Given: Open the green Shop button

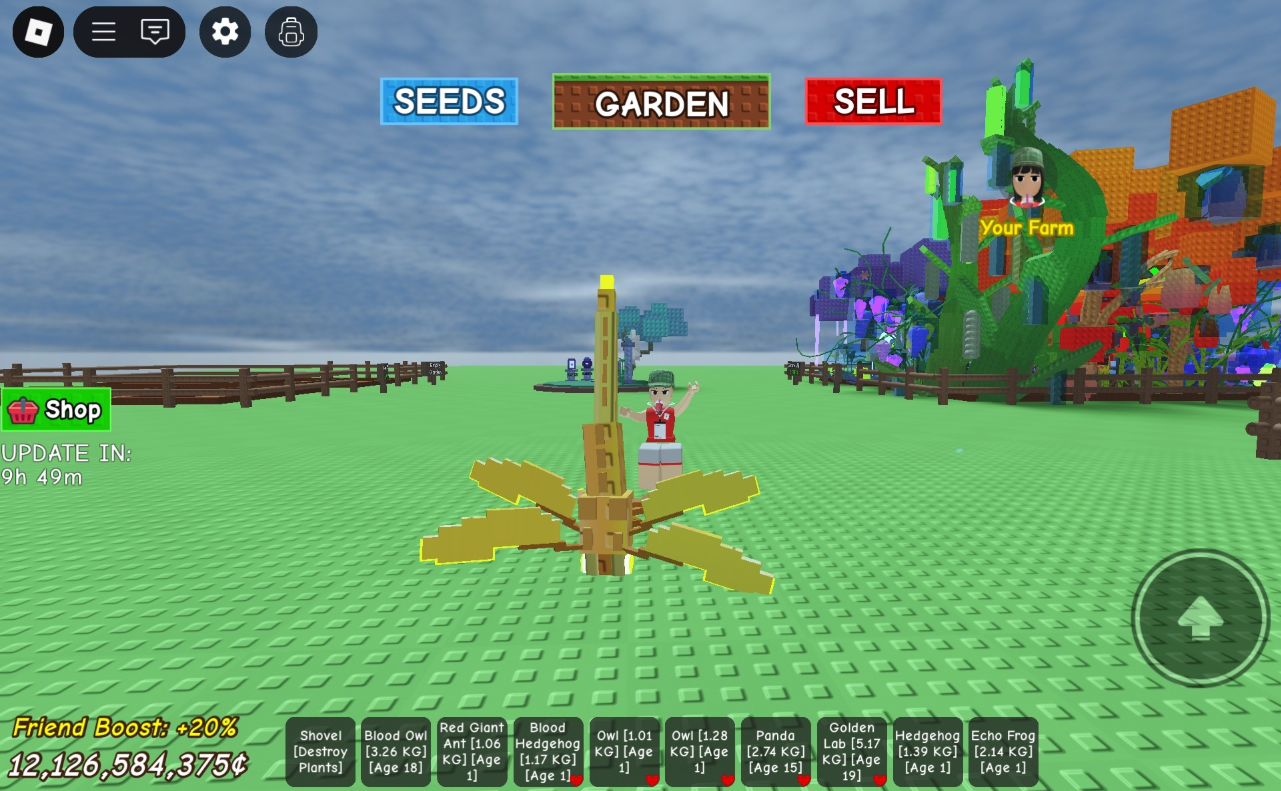Looking at the screenshot, I should 56,410.
